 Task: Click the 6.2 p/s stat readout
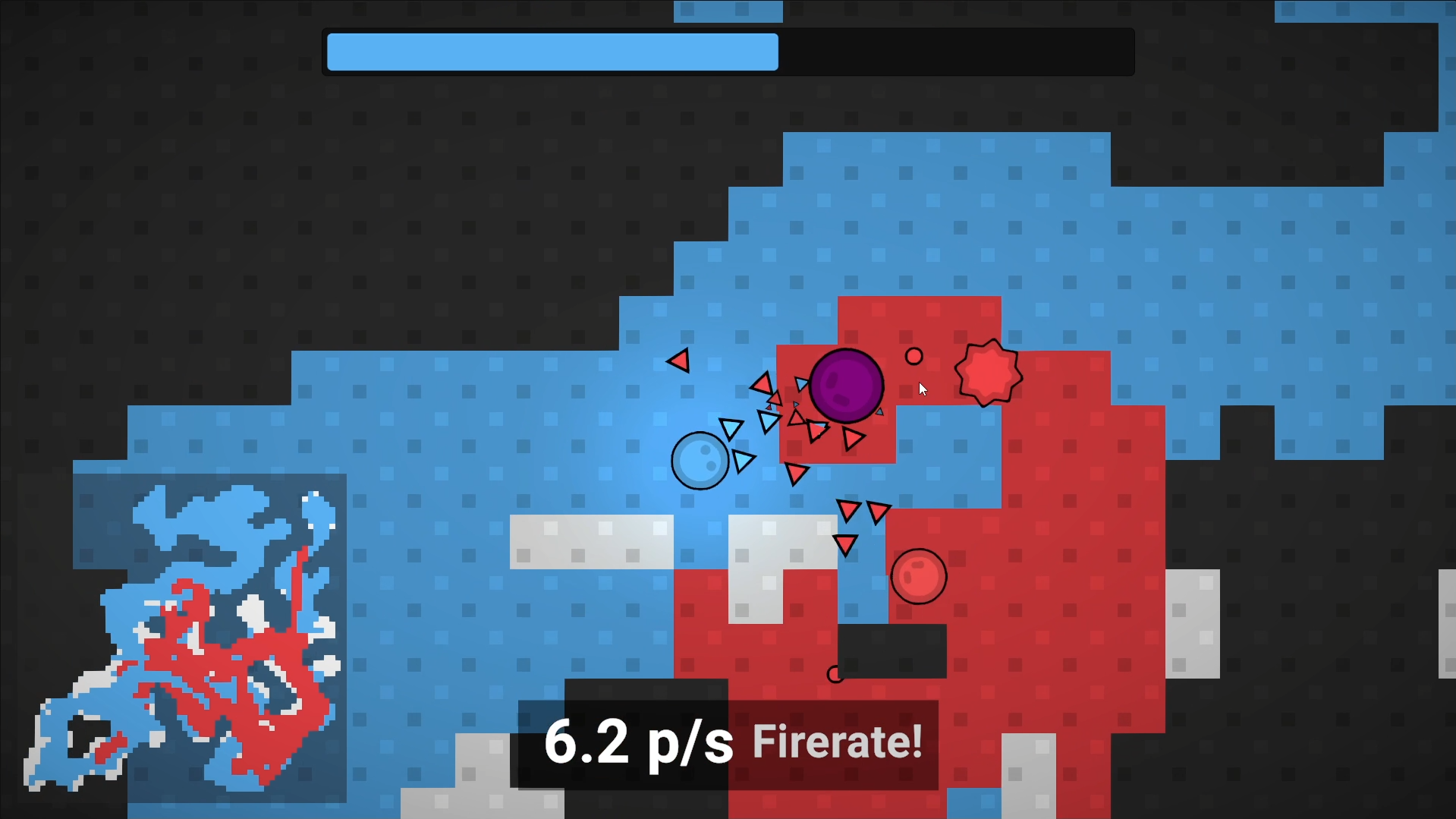pos(640,742)
